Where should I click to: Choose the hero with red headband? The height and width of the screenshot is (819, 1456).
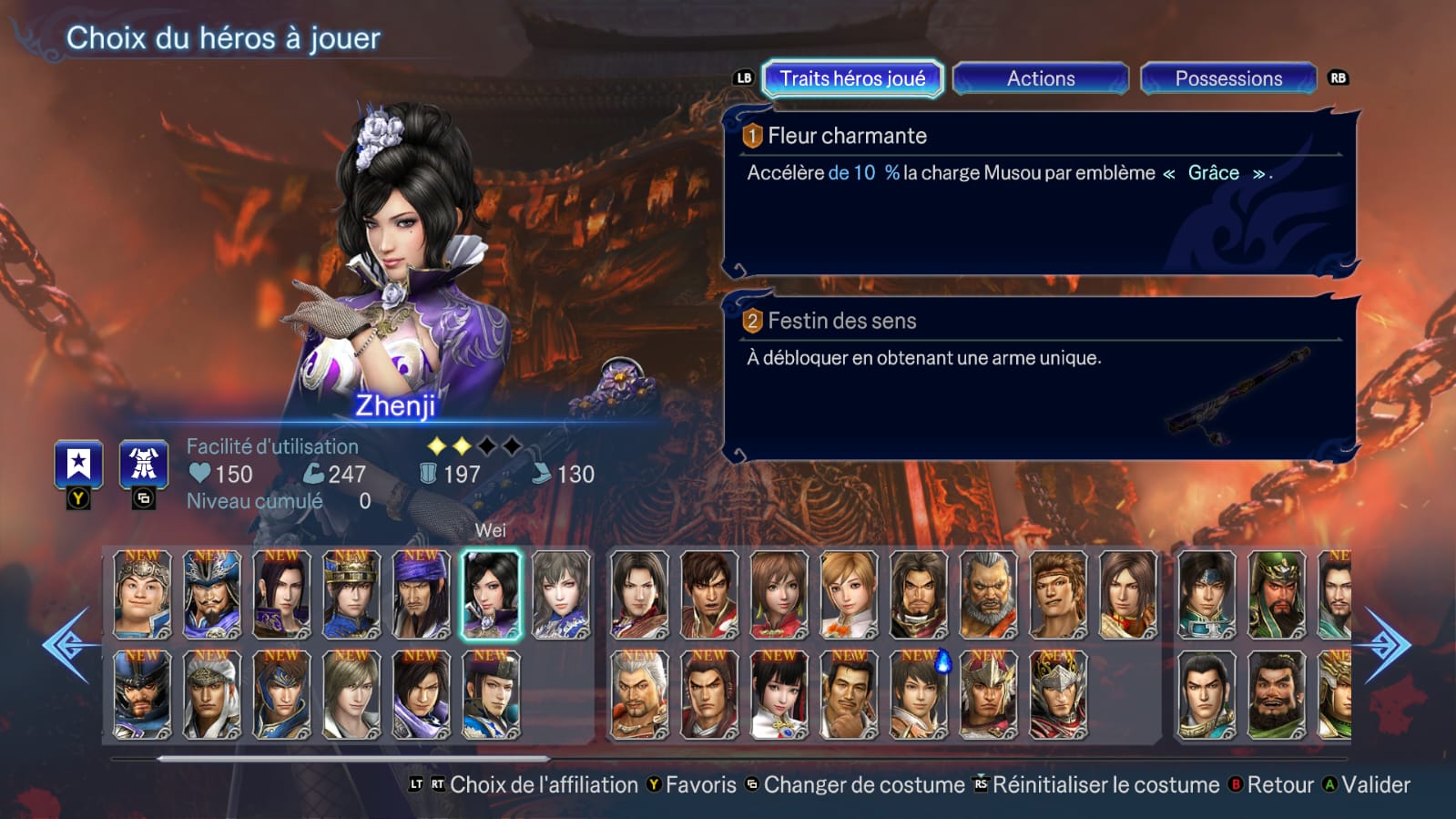click(1057, 594)
